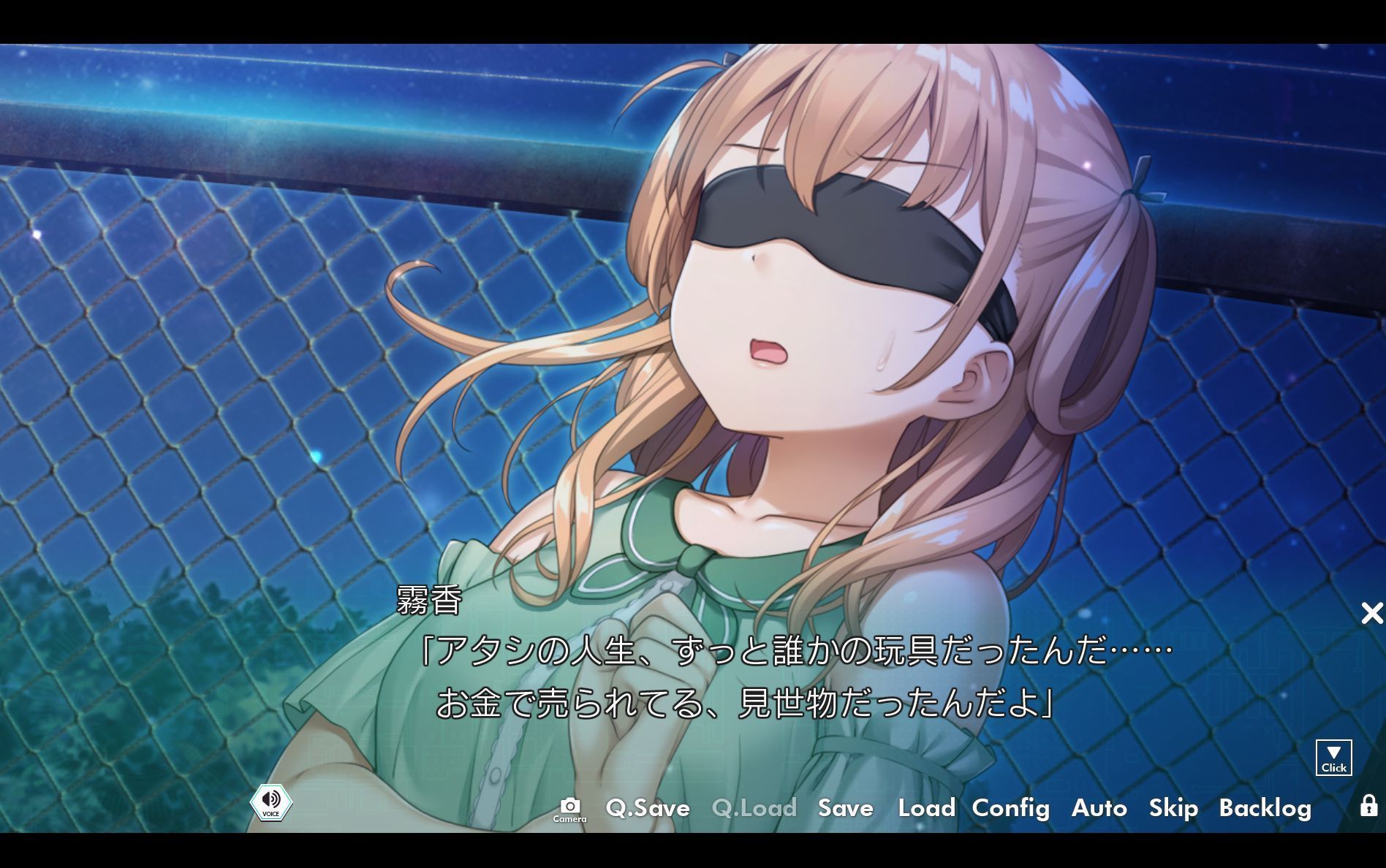1386x868 pixels.
Task: Enable Auto reading mode
Action: click(1099, 809)
